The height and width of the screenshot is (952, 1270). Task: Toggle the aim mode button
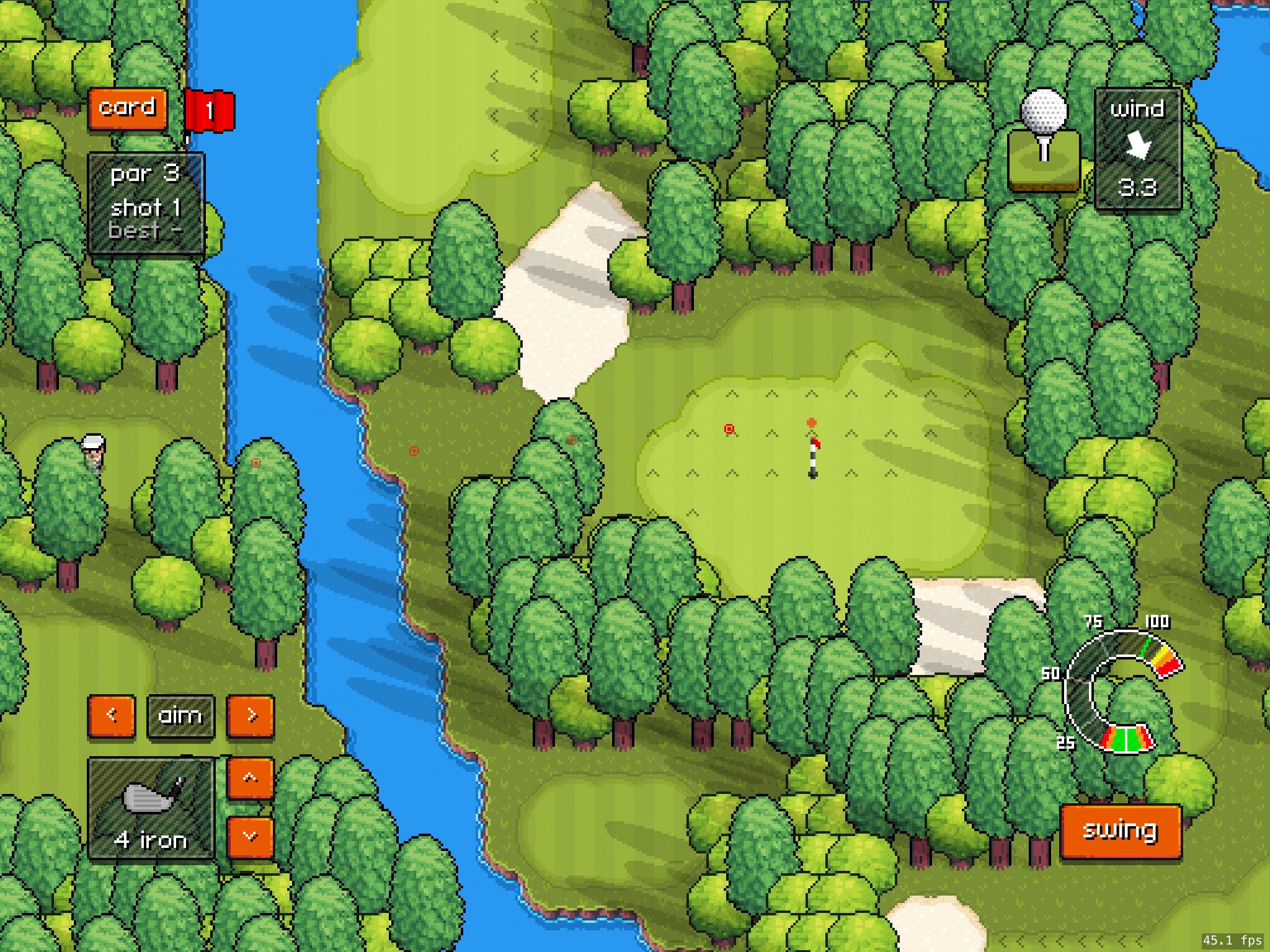[181, 715]
